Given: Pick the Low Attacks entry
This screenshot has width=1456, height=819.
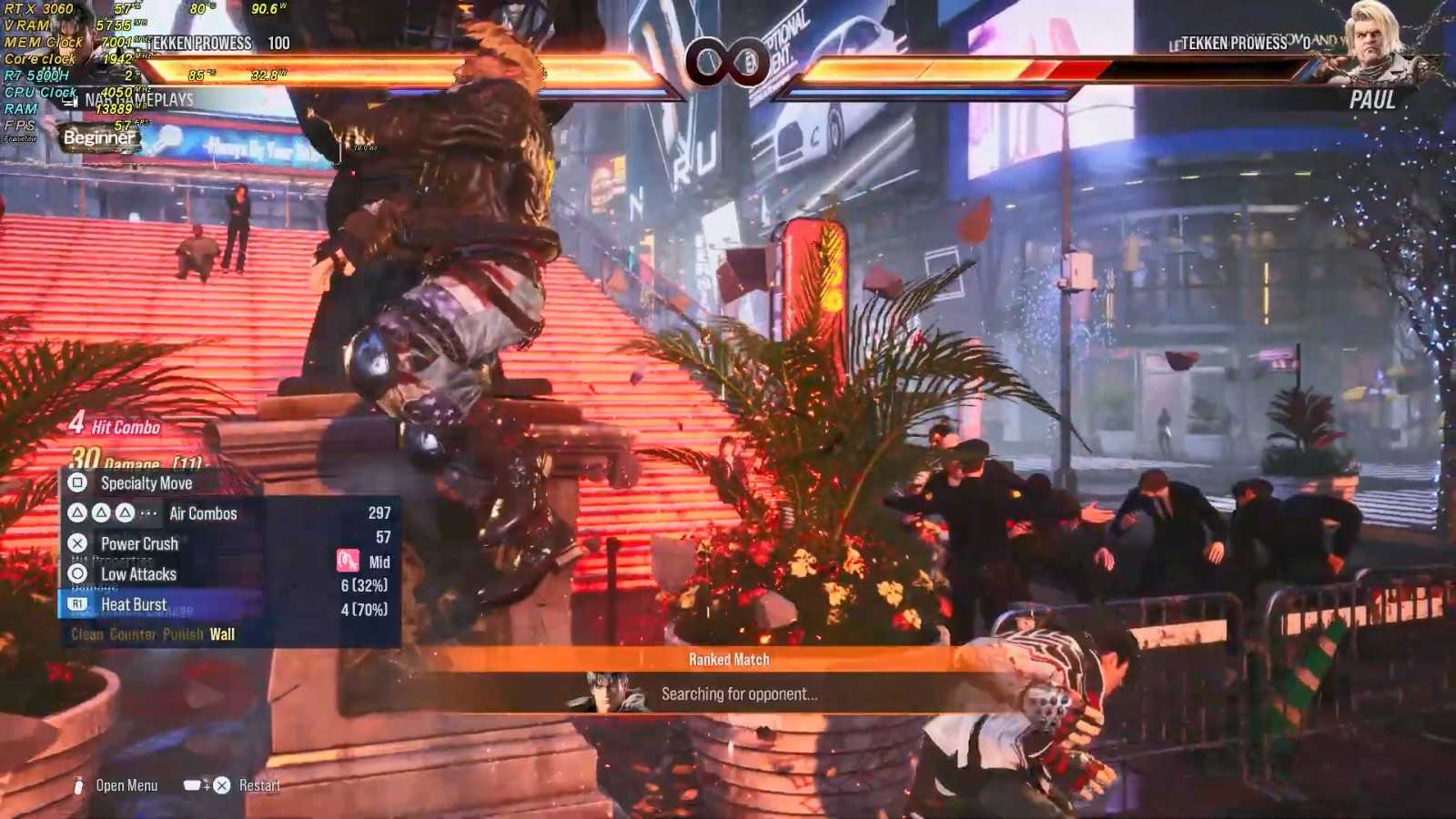Looking at the screenshot, I should (138, 574).
